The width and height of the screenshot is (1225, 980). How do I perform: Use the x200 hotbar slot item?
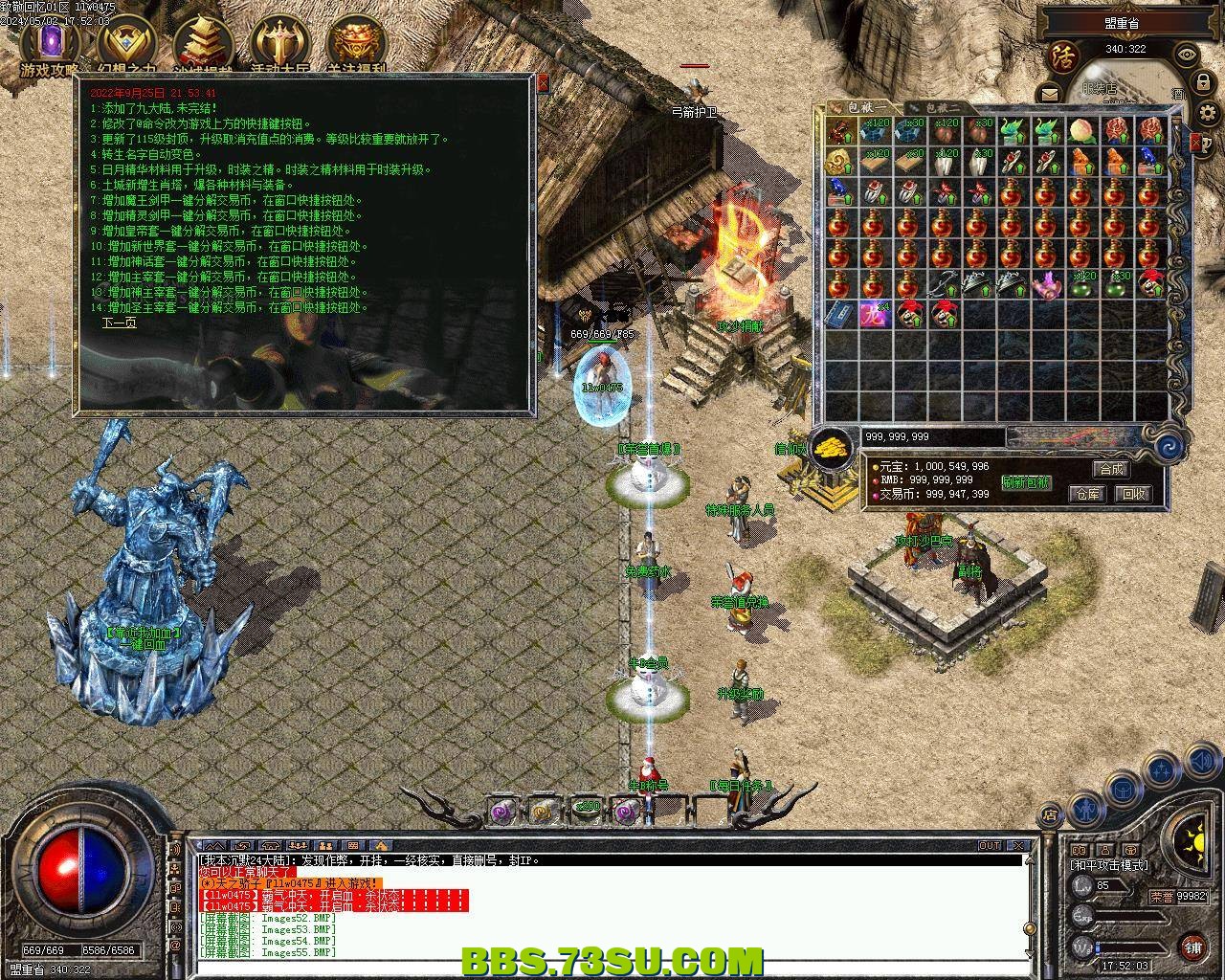(587, 810)
